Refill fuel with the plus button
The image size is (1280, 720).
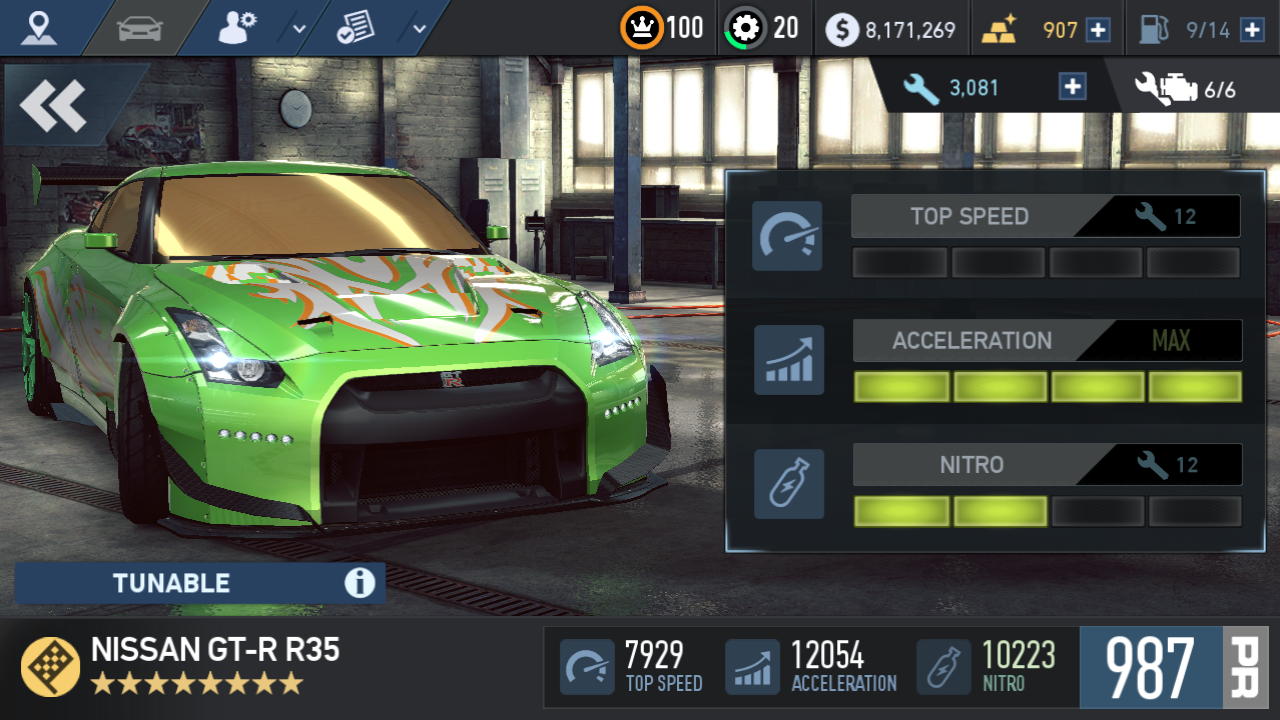point(1251,30)
